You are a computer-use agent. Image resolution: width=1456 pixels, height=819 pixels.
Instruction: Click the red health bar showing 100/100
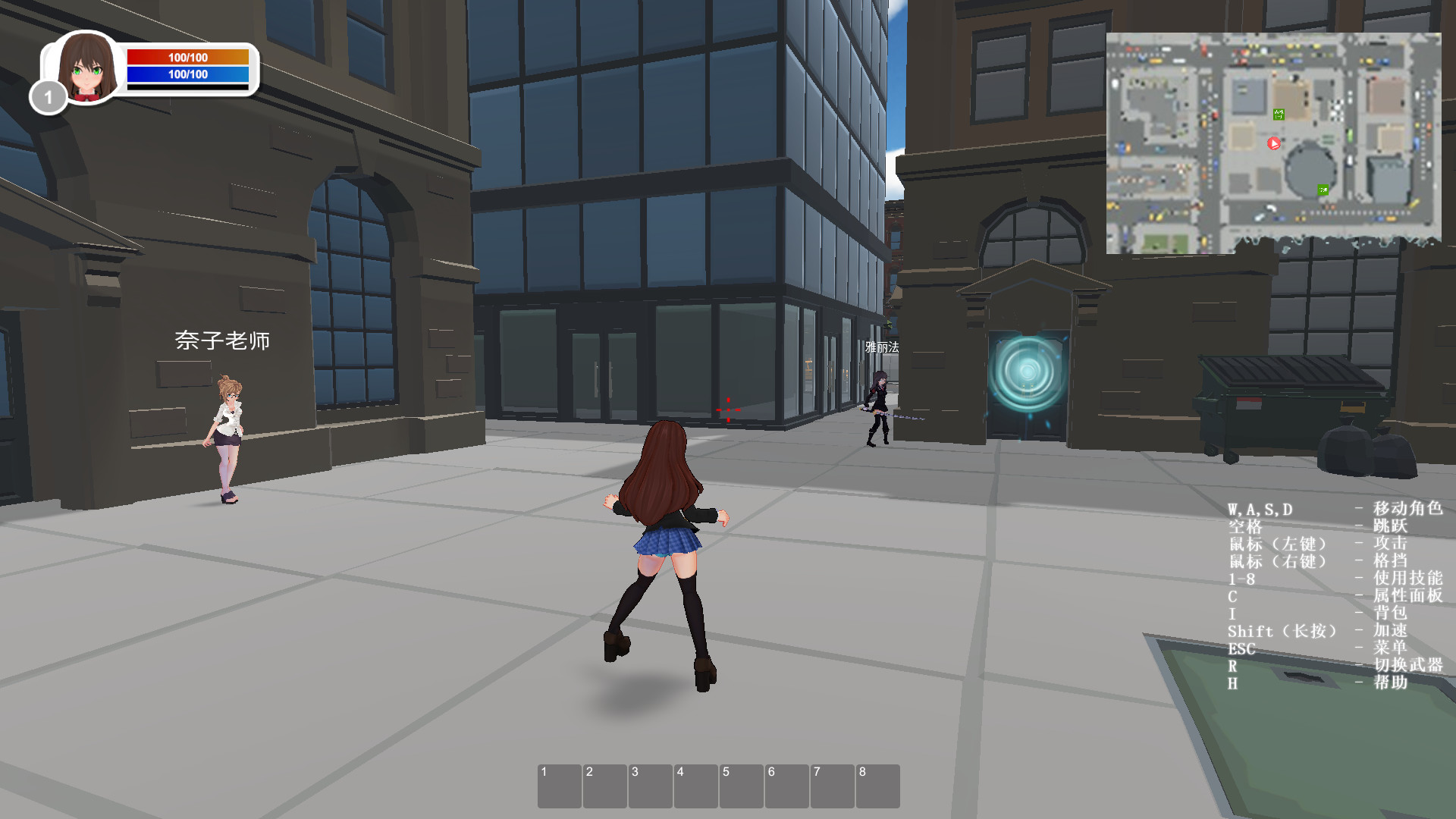pyautogui.click(x=187, y=56)
